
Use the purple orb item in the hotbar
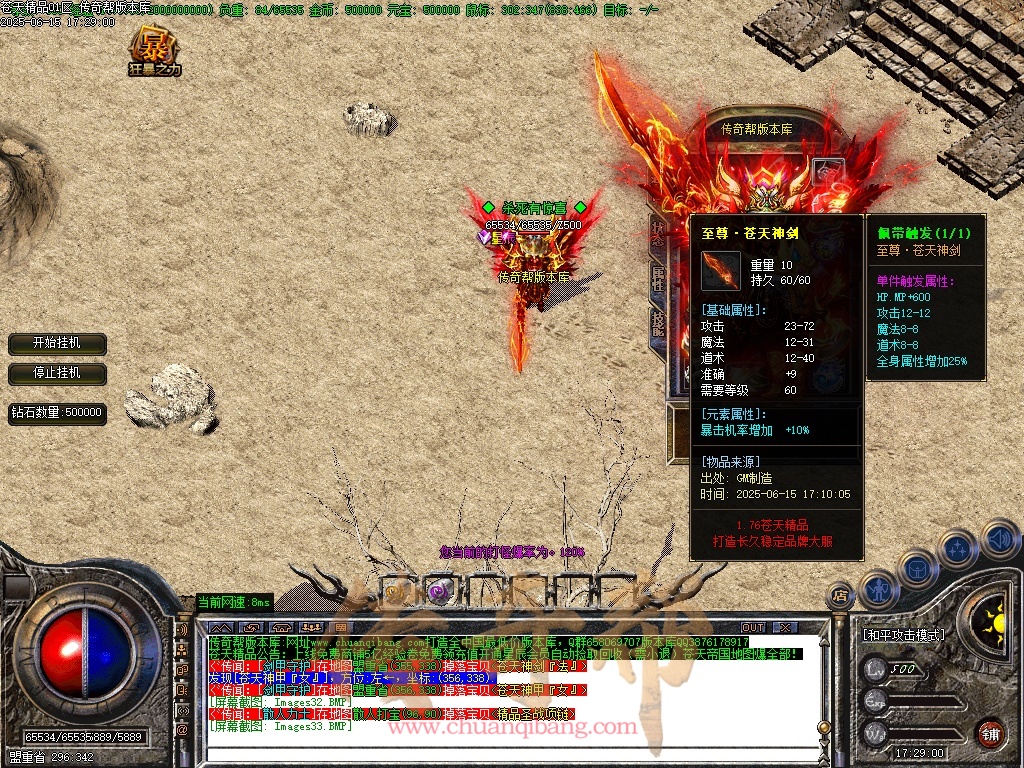point(438,591)
